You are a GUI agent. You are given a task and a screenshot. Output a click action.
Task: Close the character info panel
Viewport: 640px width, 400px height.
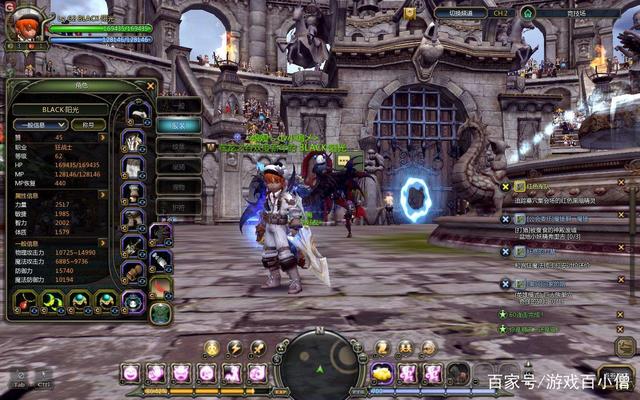click(x=150, y=86)
